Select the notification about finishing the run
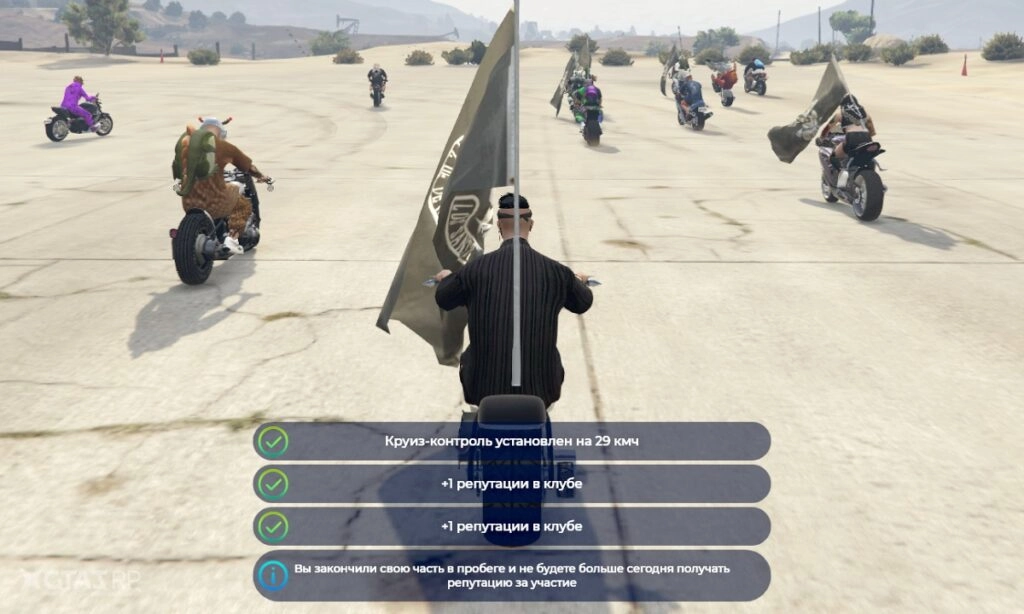The image size is (1024, 614). pyautogui.click(x=511, y=576)
